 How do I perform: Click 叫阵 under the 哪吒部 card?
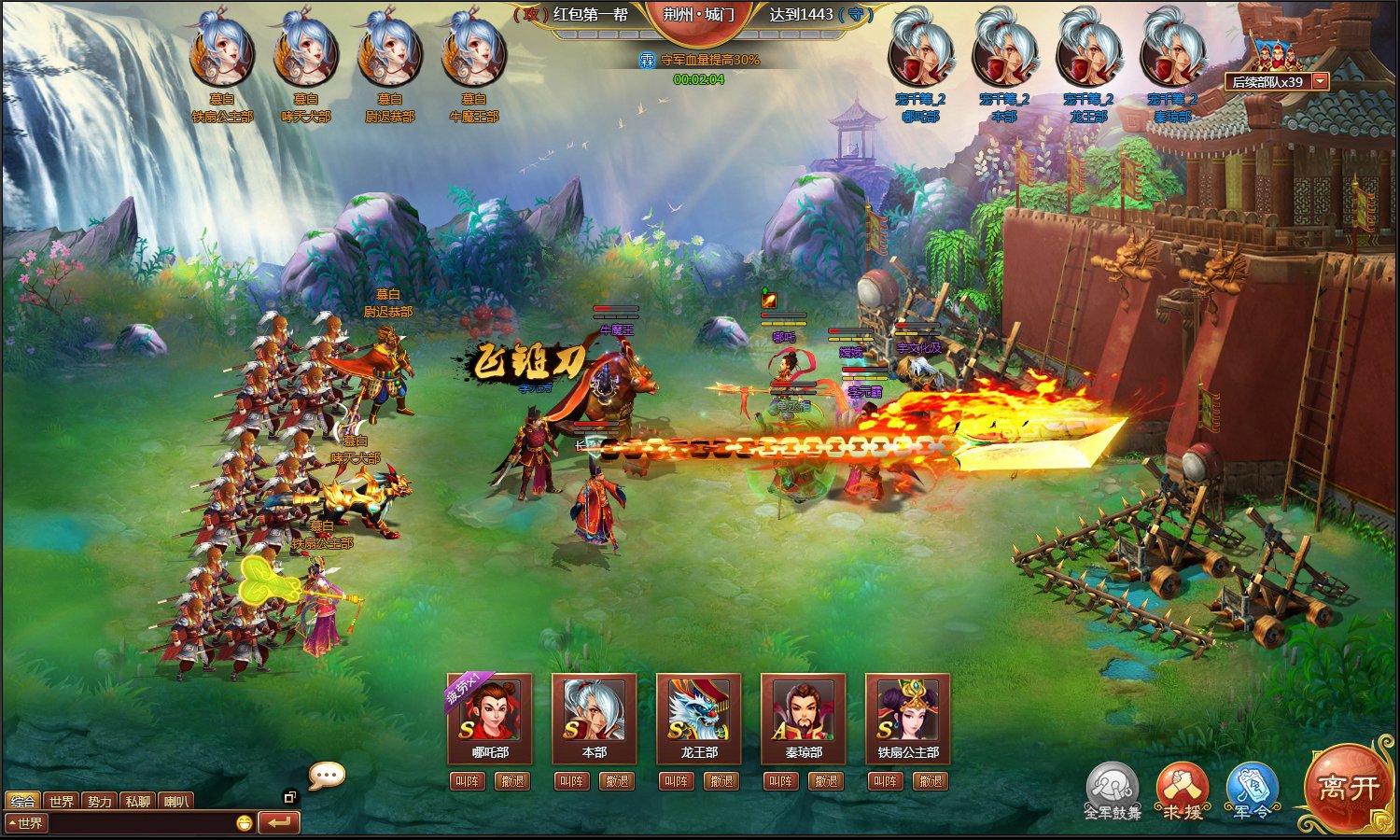click(467, 781)
